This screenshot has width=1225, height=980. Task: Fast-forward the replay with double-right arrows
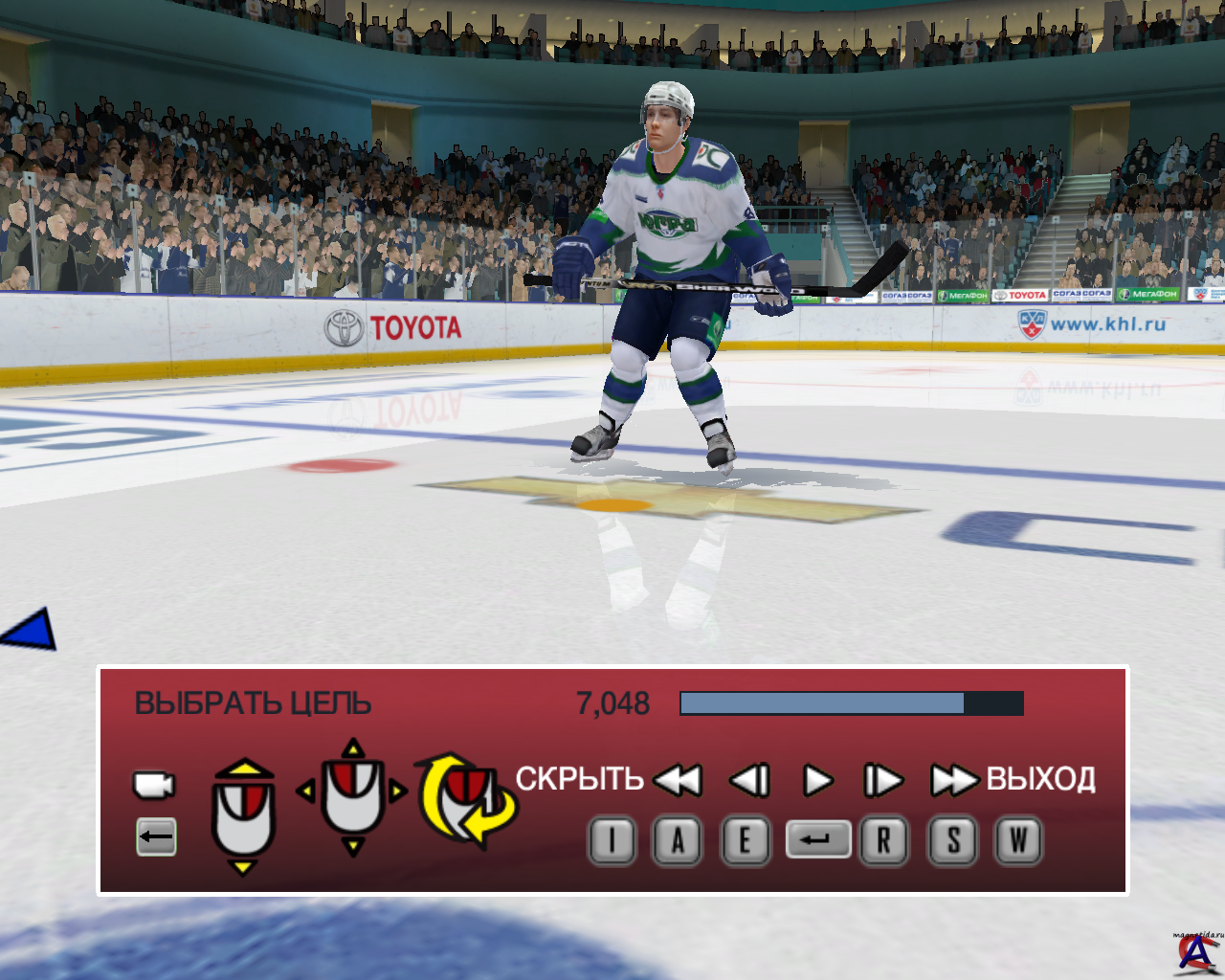(953, 781)
